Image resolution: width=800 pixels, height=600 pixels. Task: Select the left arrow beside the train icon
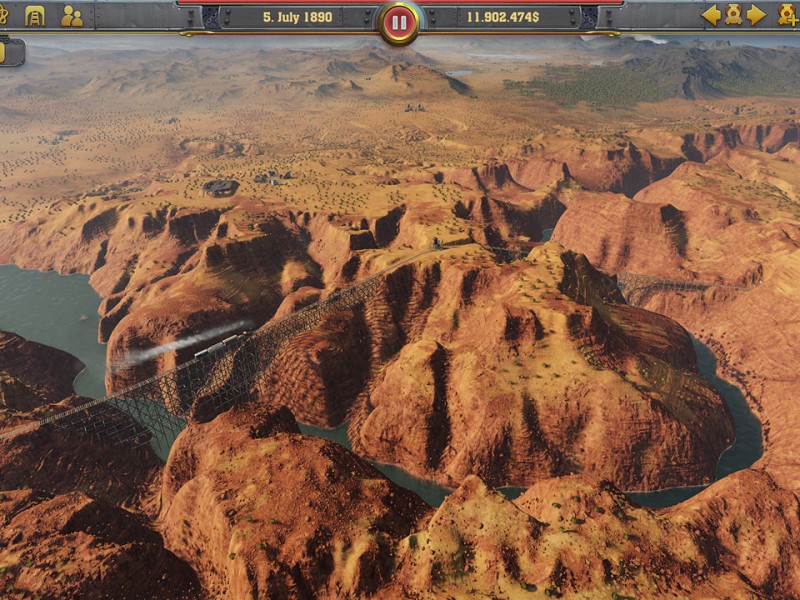(711, 15)
